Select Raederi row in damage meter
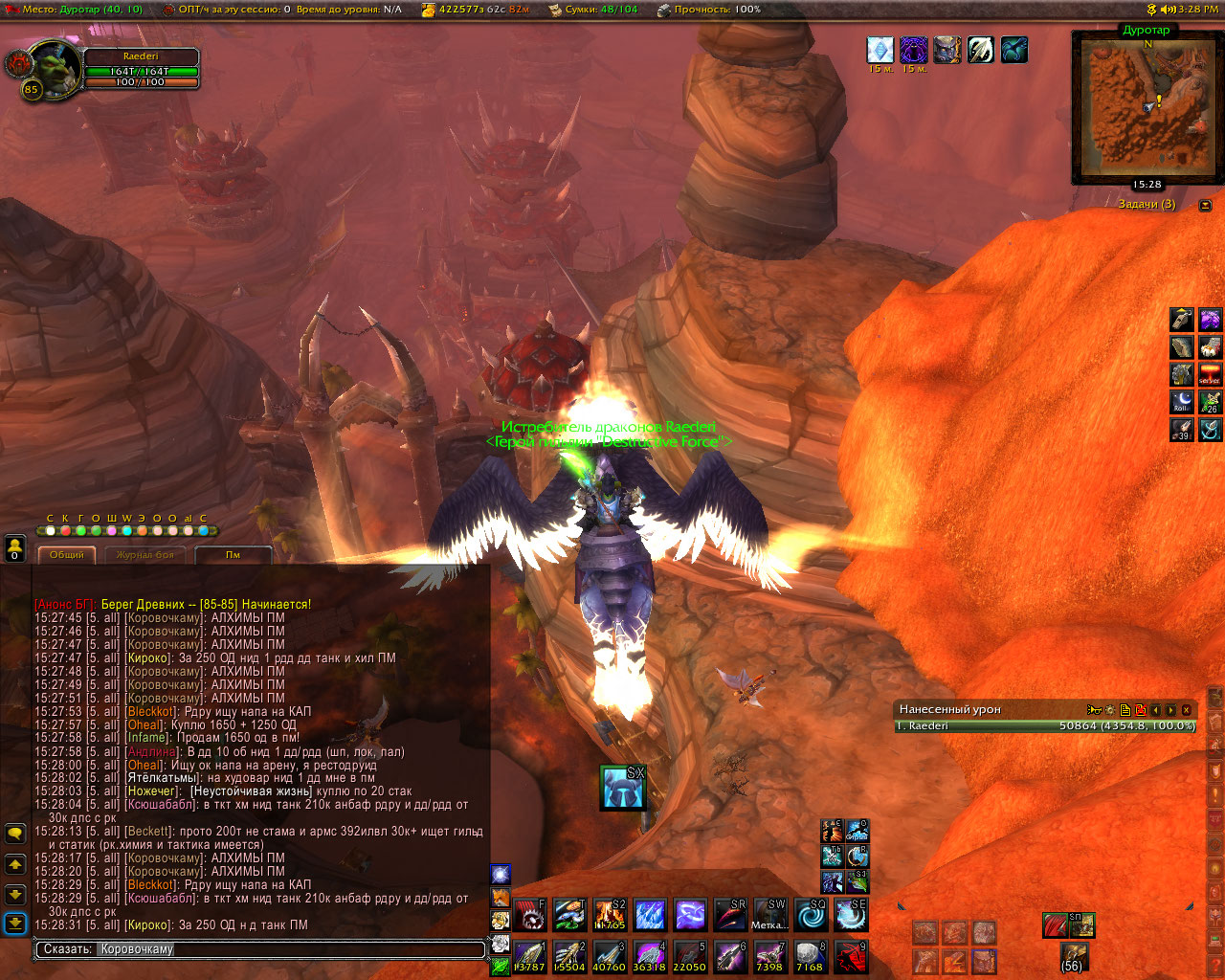This screenshot has width=1225, height=980. [x=1045, y=726]
